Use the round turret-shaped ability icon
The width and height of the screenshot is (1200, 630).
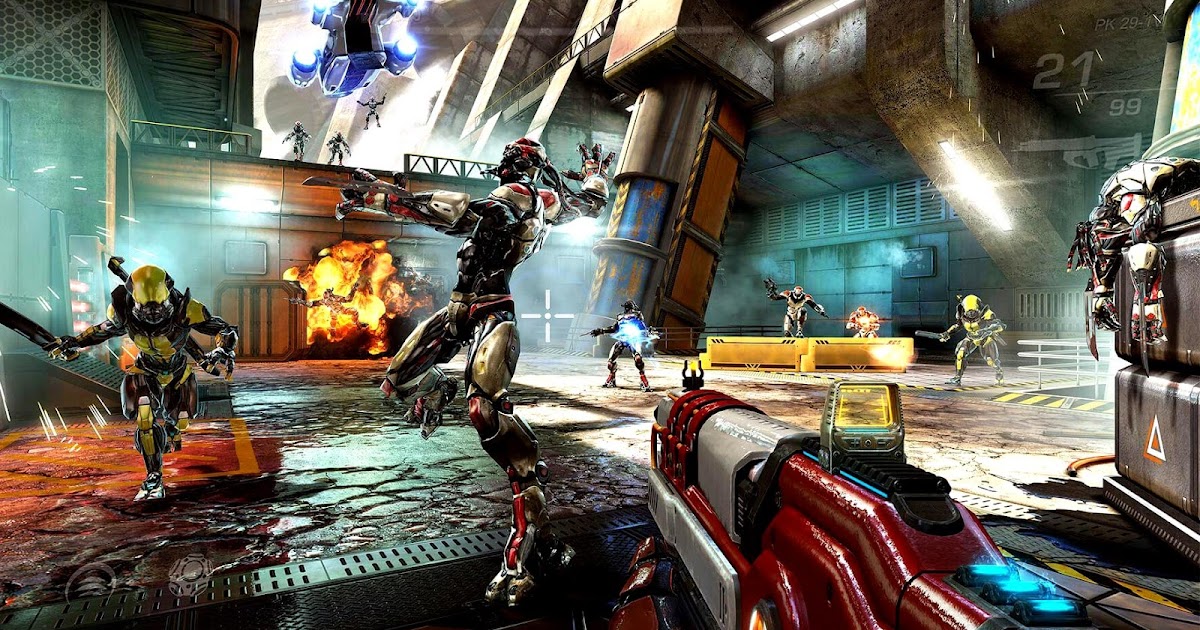(x=190, y=575)
